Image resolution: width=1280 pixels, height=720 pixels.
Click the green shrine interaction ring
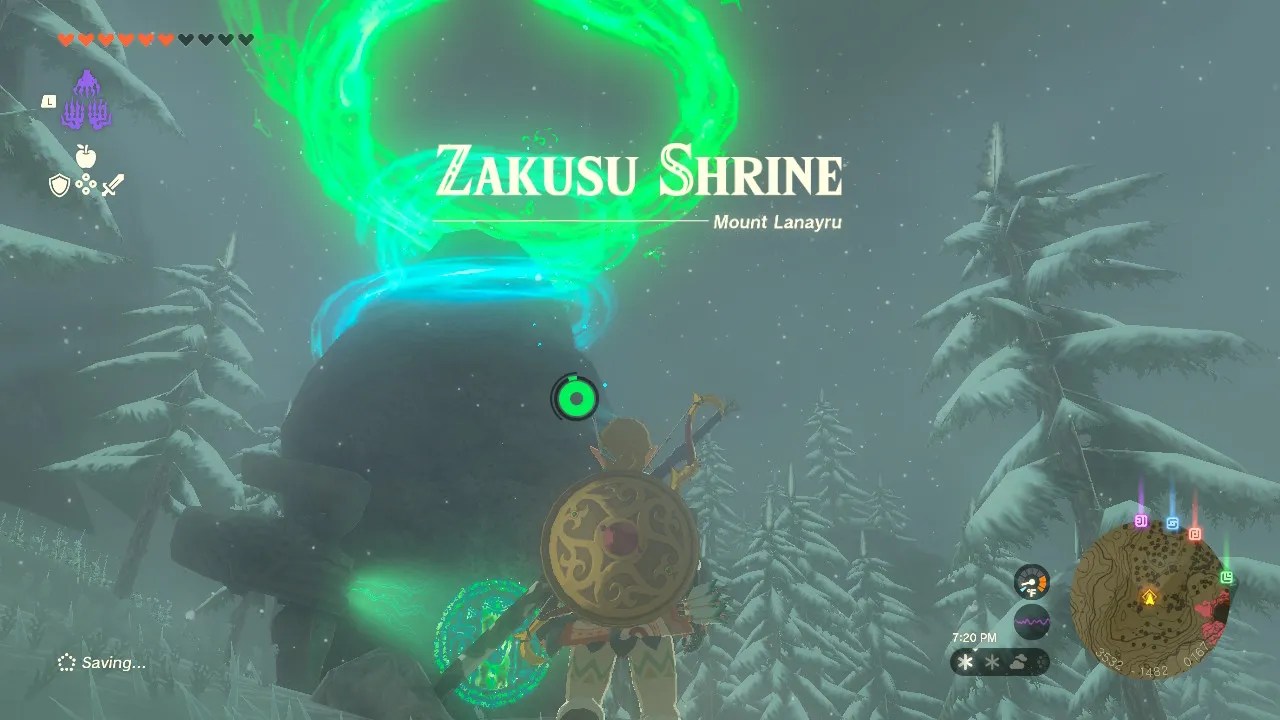[576, 397]
